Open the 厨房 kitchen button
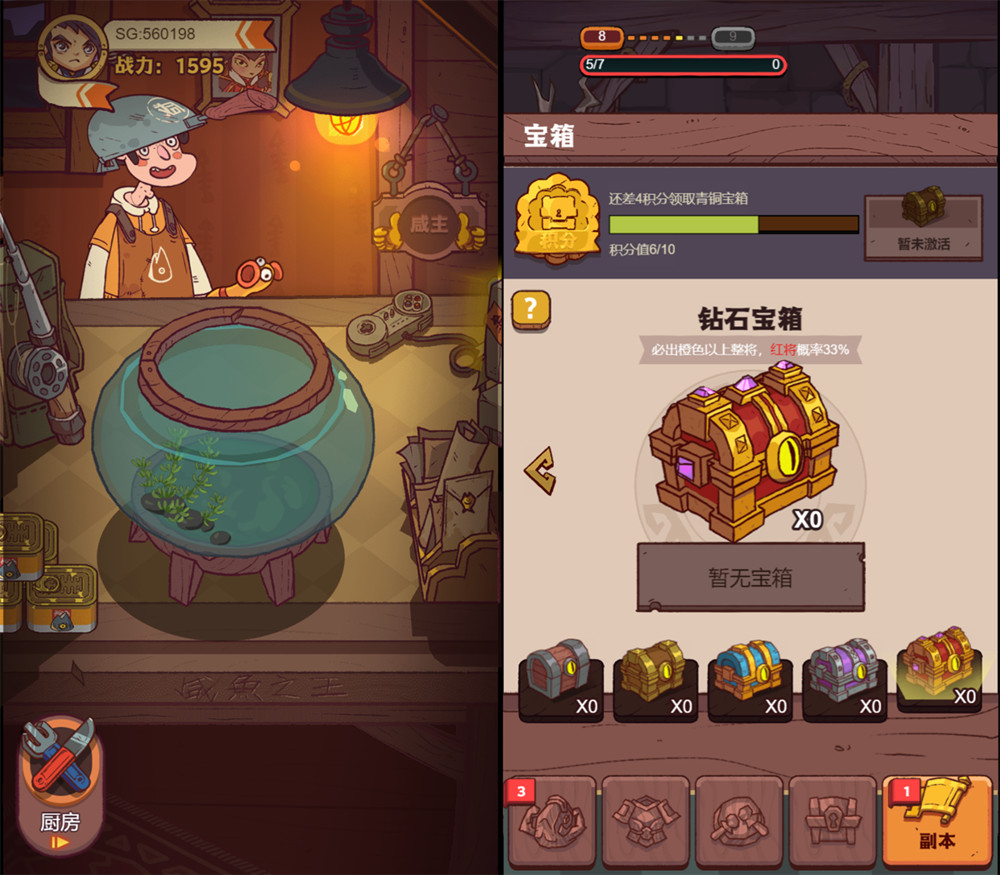This screenshot has height=875, width=1000. coord(60,784)
